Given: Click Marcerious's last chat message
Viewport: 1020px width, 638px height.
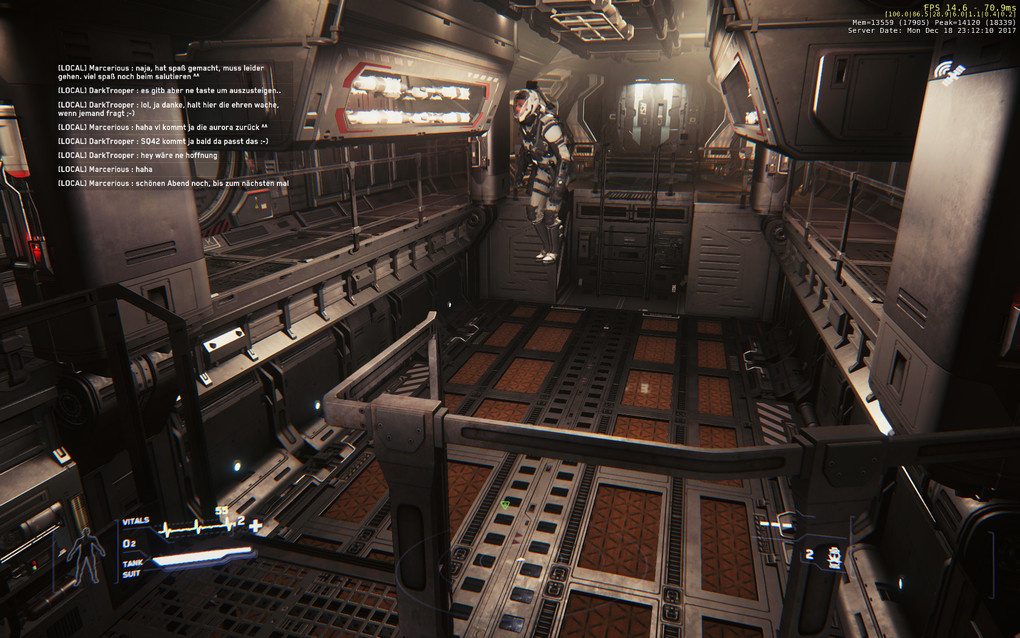Looking at the screenshot, I should tap(173, 183).
